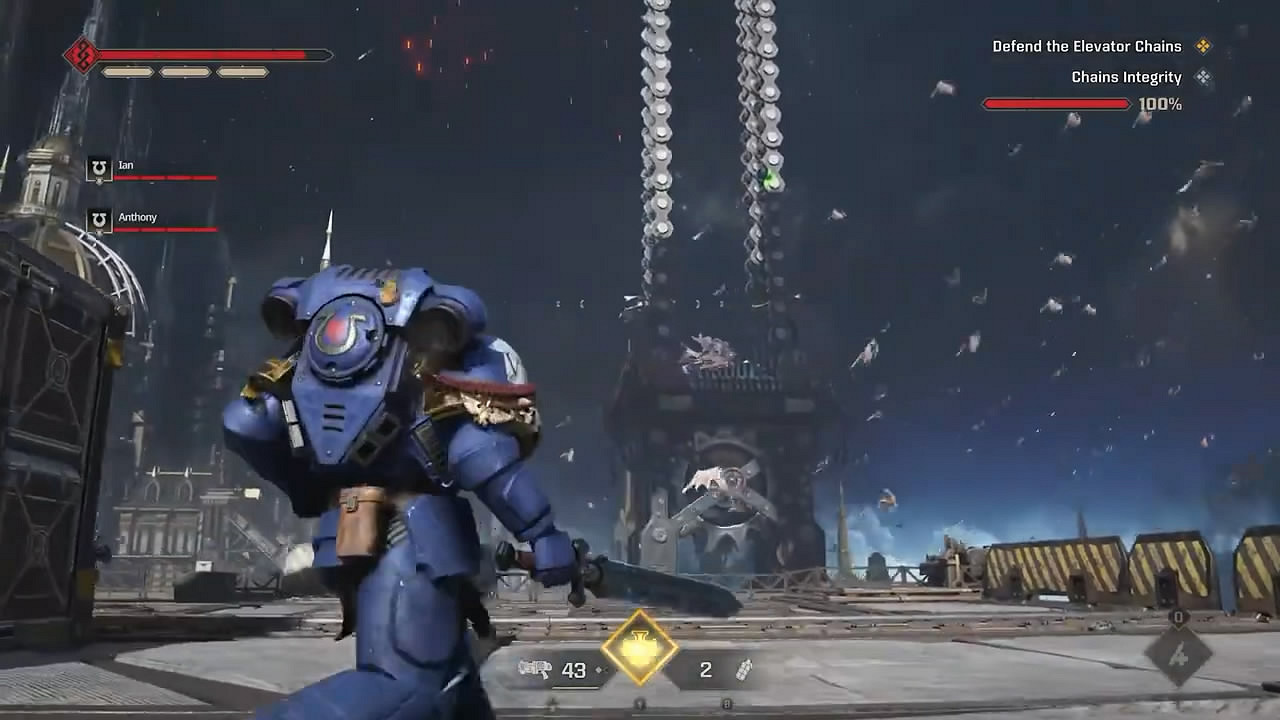Select Ian's Ultramarines helmet icon
The image size is (1280, 720).
(x=97, y=167)
